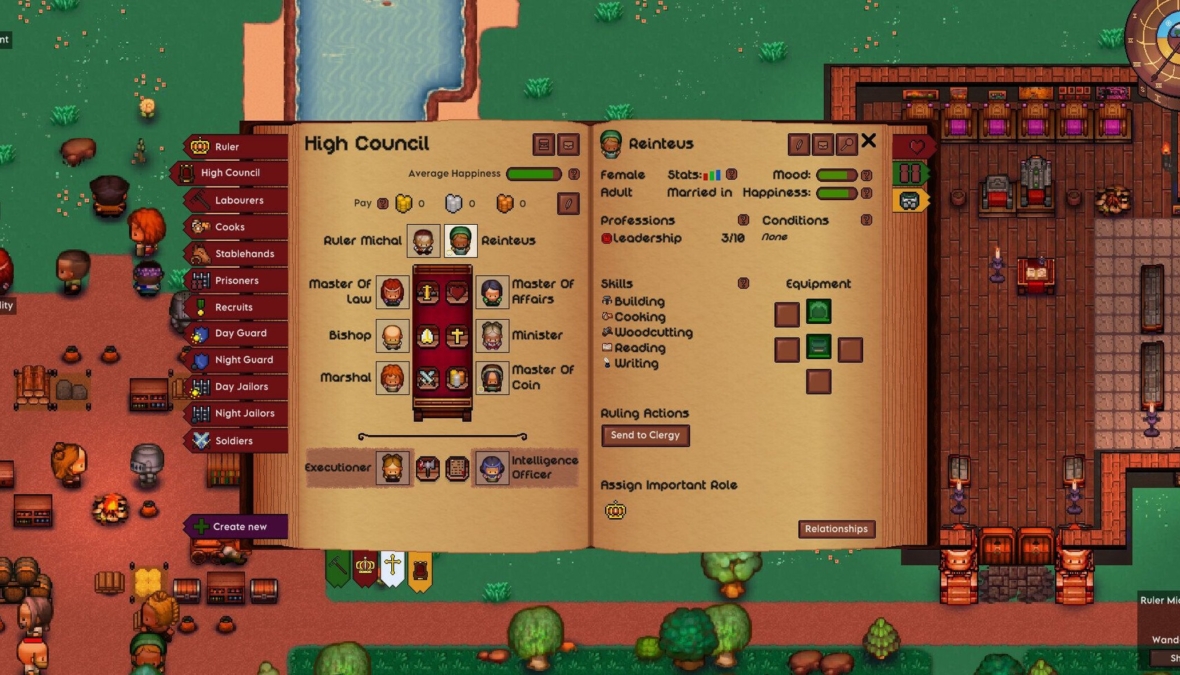
Task: Select Ruler Michal's portrait
Action: coord(423,241)
